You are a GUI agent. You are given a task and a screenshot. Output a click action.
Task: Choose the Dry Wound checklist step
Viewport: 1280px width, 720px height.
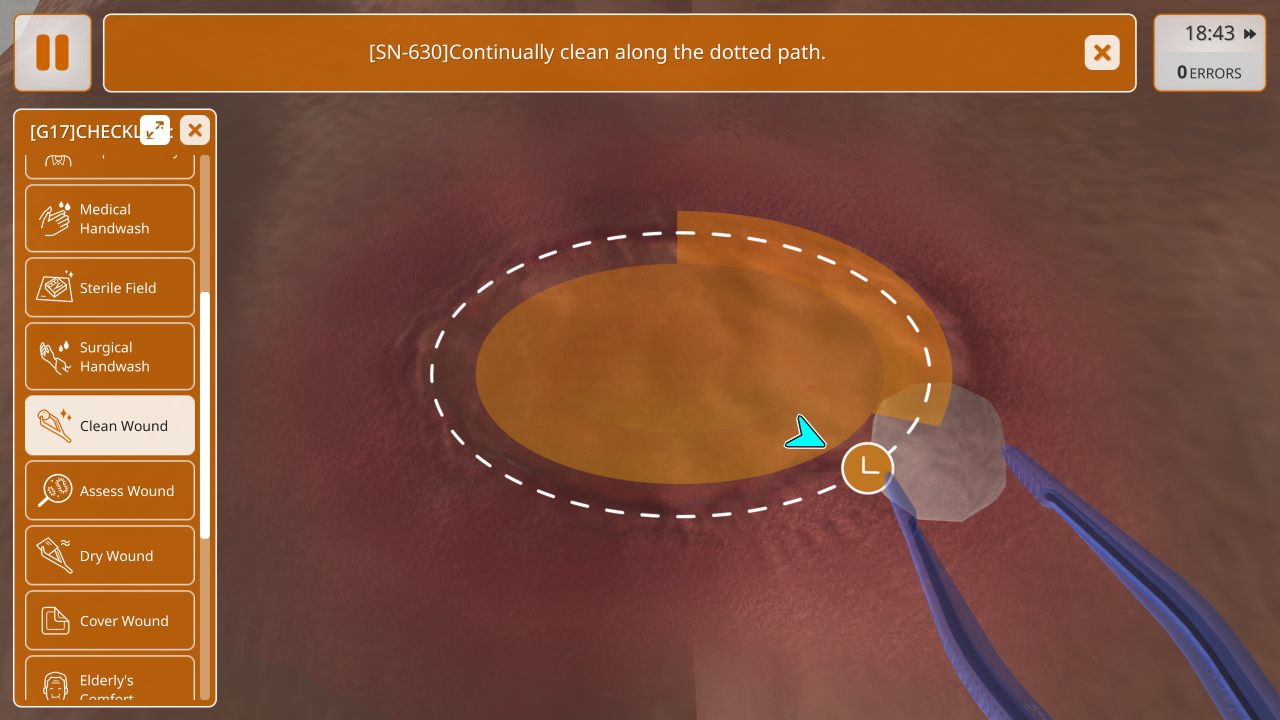tap(110, 555)
